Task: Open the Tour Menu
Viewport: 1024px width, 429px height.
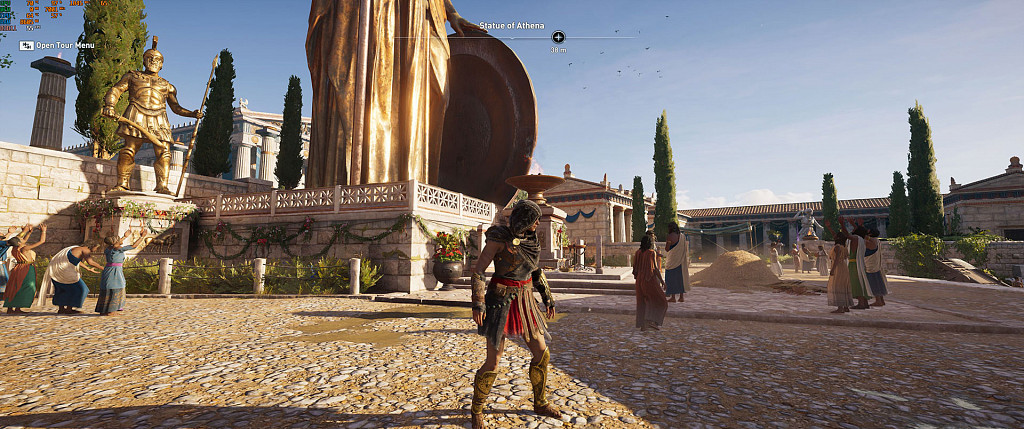Action: pyautogui.click(x=58, y=45)
